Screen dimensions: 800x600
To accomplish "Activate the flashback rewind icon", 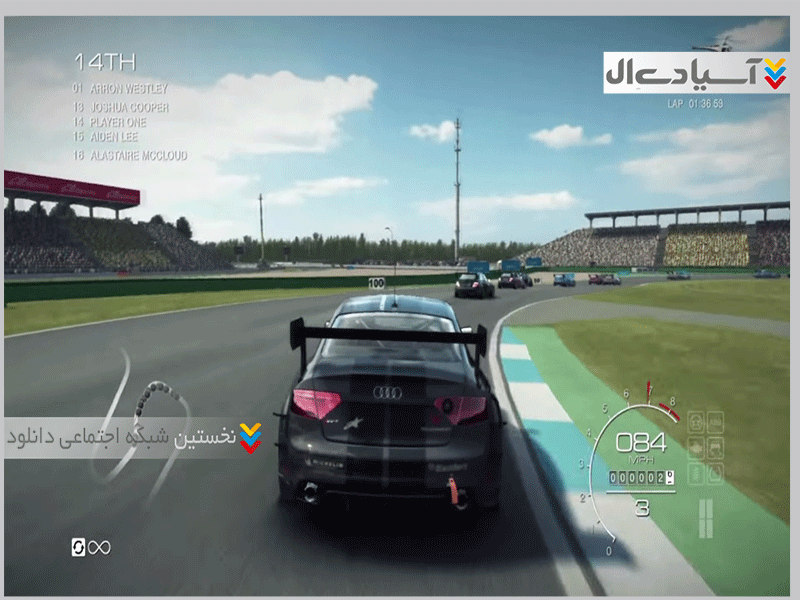I will click(79, 547).
